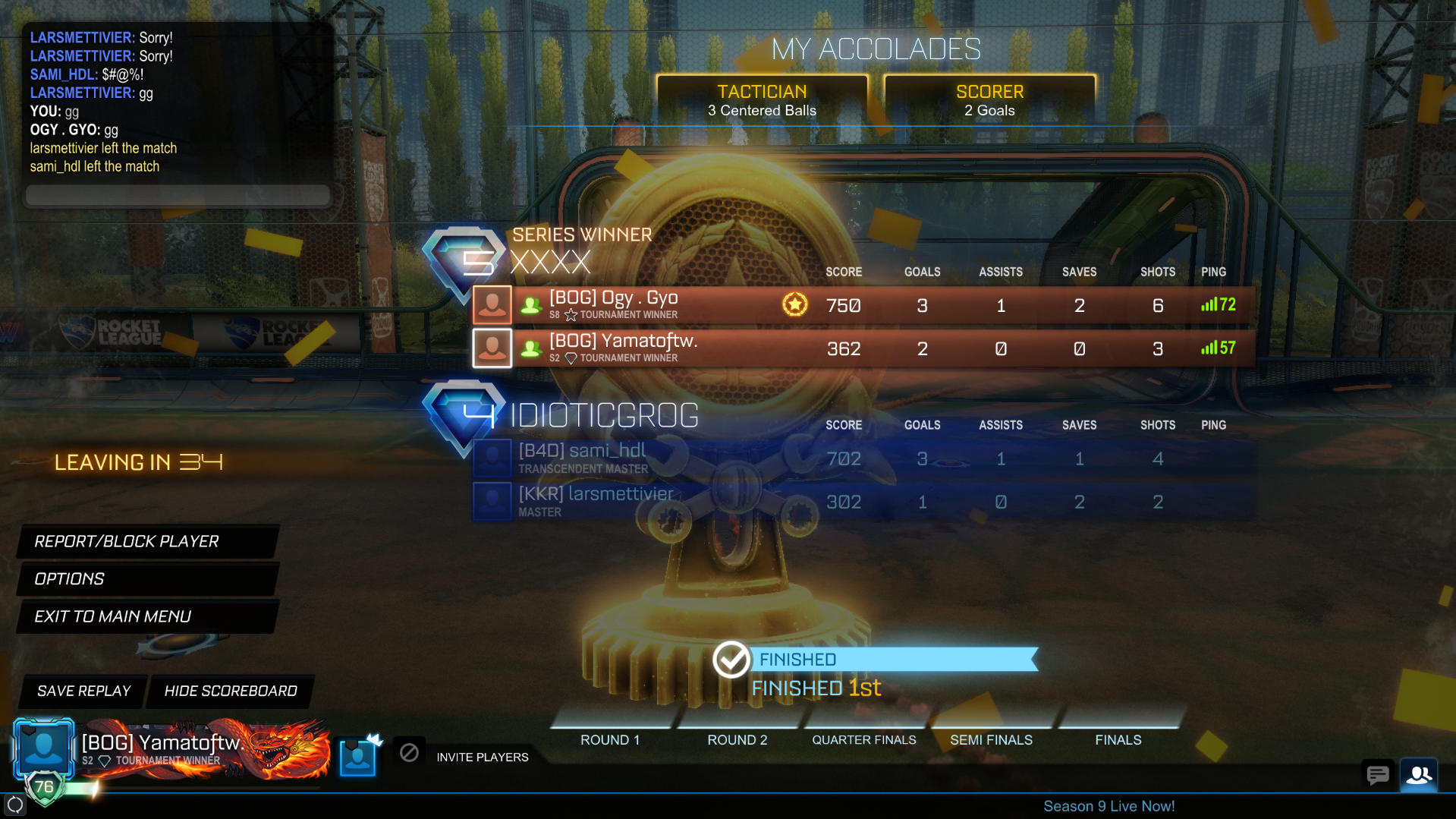The image size is (1456, 819).
Task: Open the Yamatoftw. player banner
Action: (171, 749)
